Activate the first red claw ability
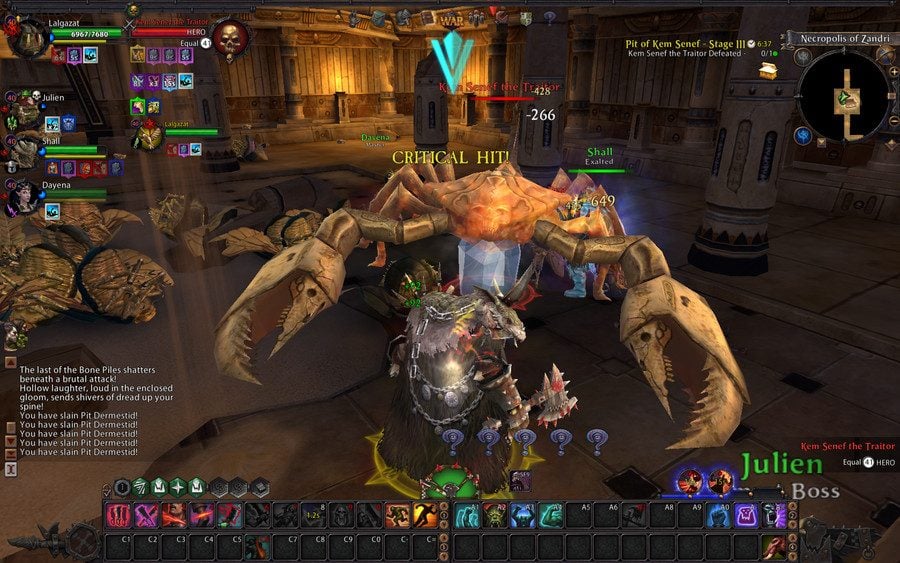Image resolution: width=900 pixels, height=563 pixels. coord(118,515)
